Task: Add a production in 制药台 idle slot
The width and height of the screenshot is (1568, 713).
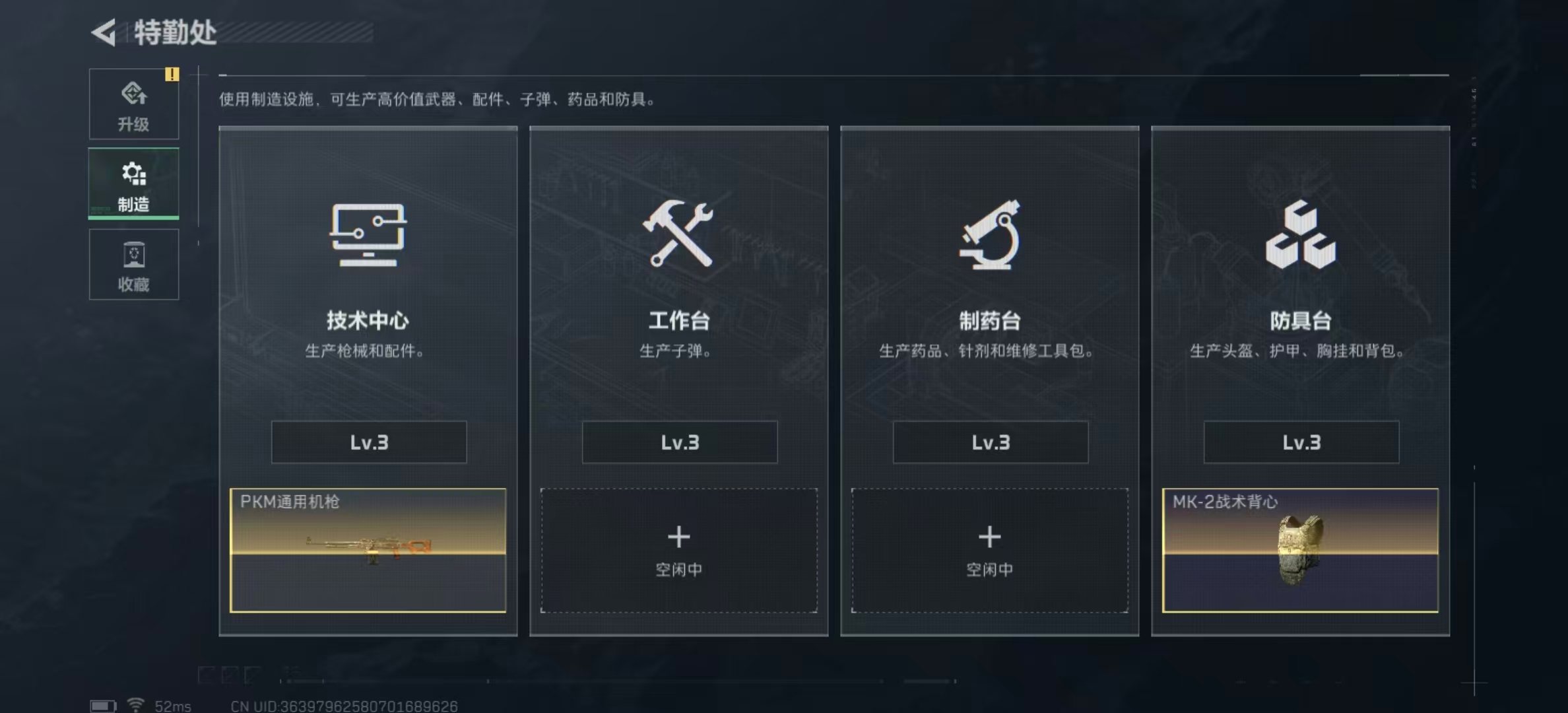Action: pos(989,550)
